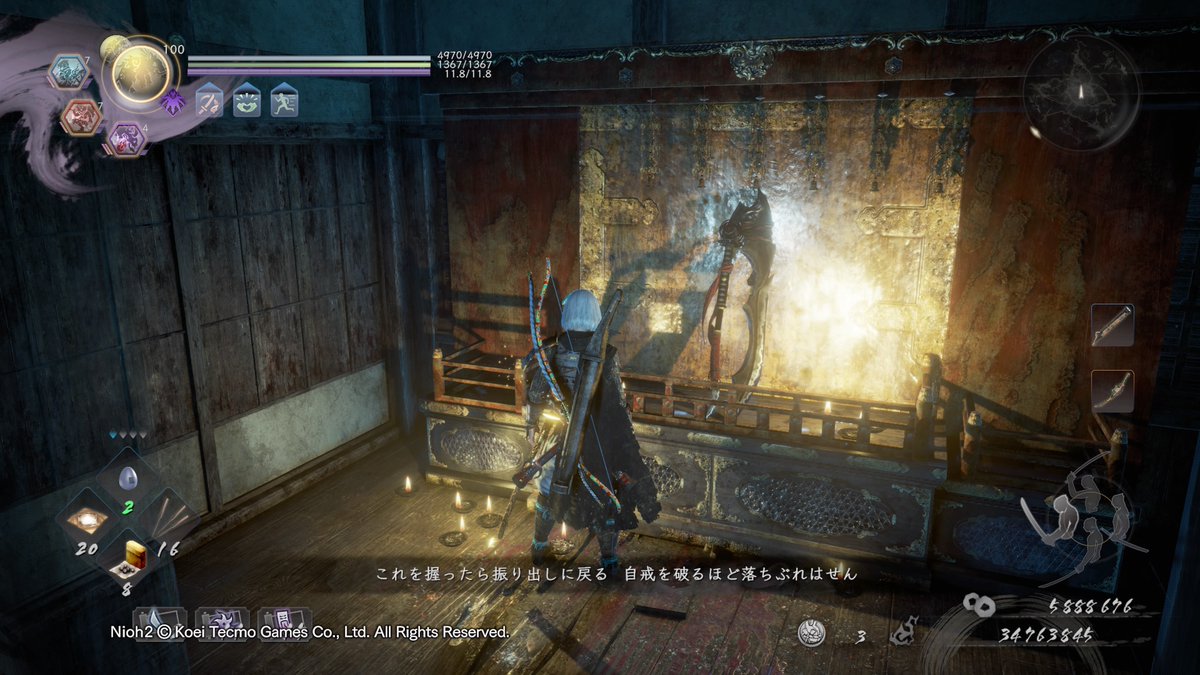Open the circular minimap compass
The height and width of the screenshot is (675, 1200).
[1080, 93]
